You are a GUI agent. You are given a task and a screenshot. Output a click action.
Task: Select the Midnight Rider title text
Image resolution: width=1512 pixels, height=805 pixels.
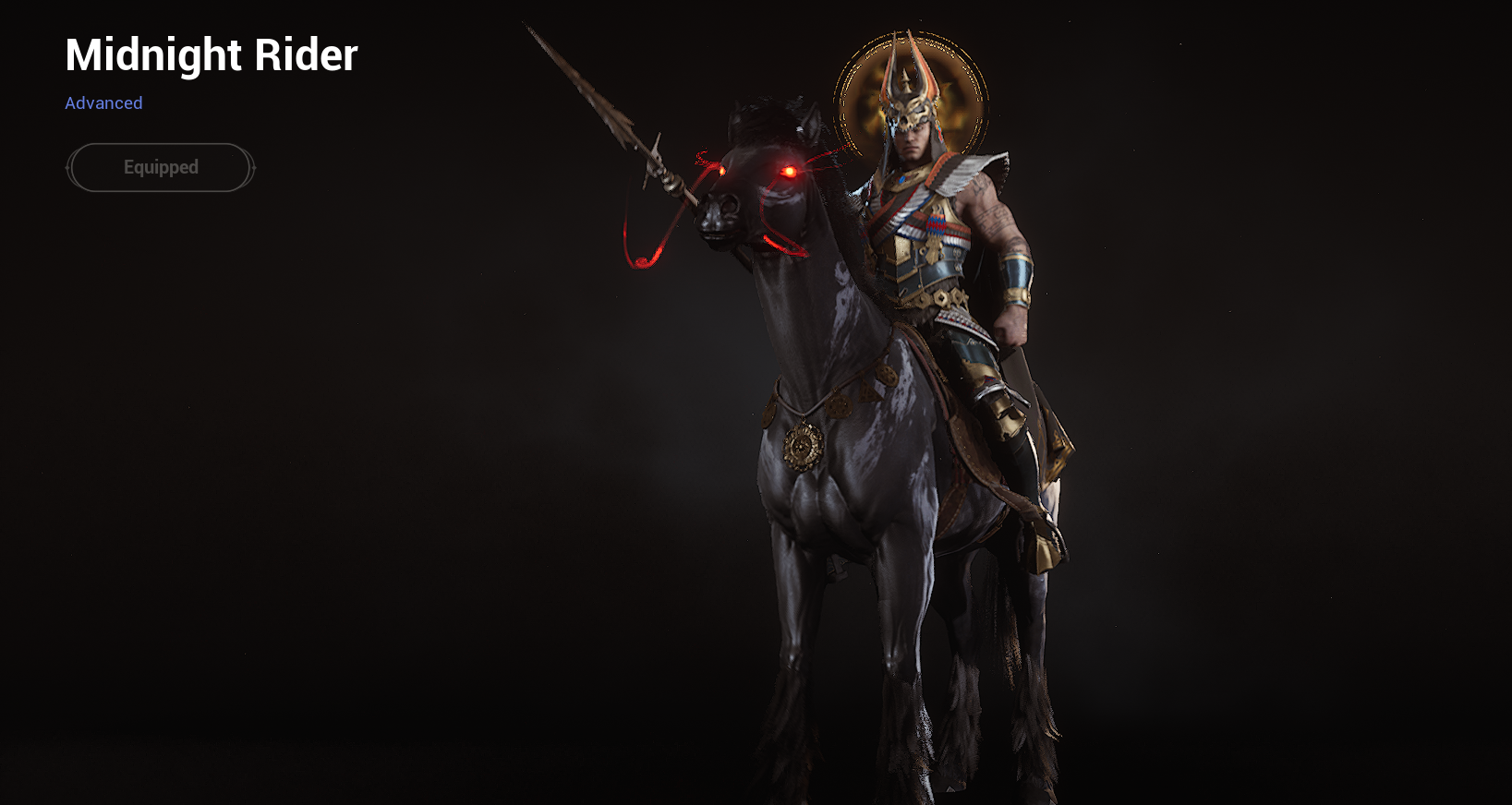tap(211, 55)
